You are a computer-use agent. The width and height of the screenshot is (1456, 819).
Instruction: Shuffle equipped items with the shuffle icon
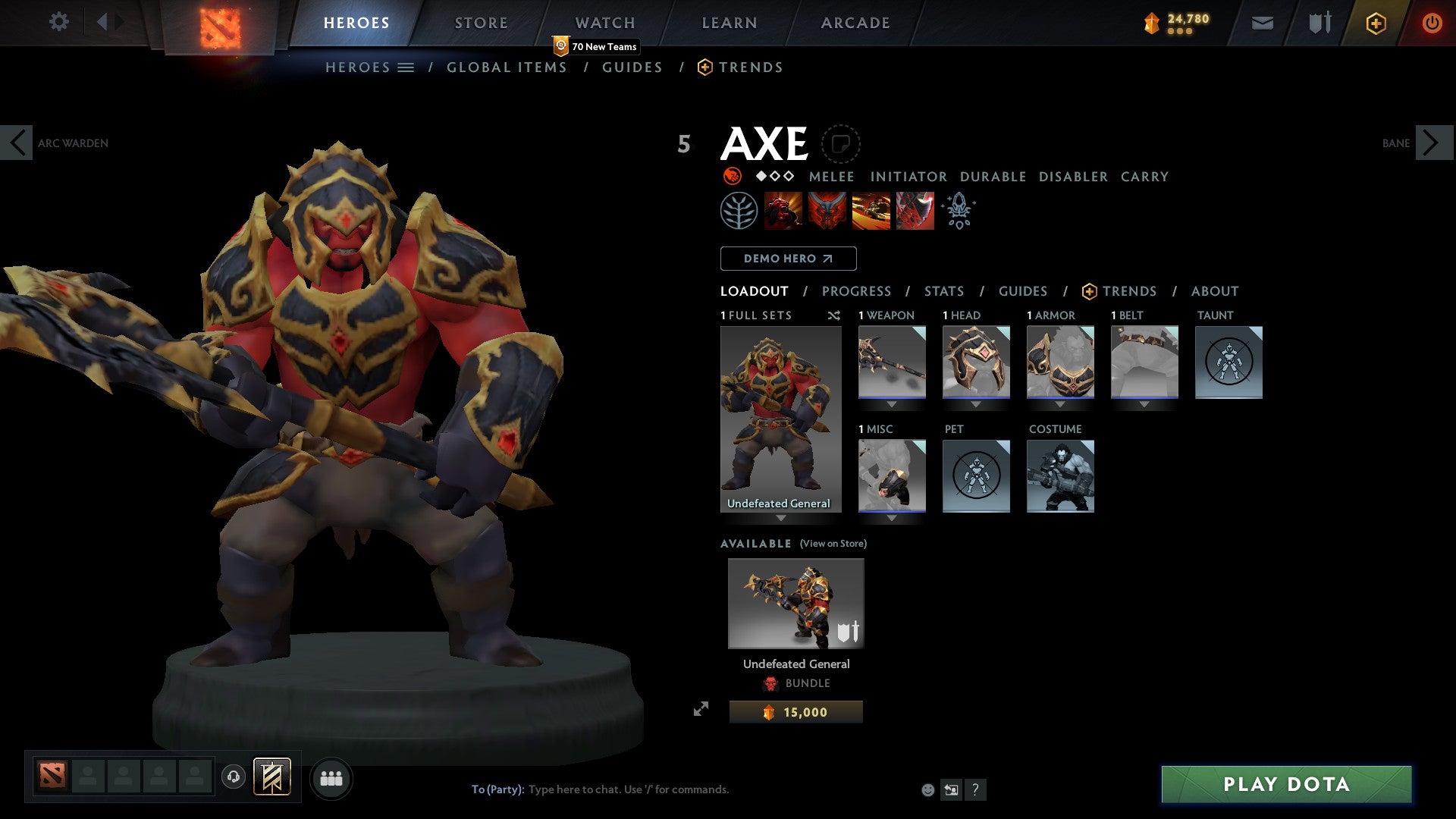pos(834,315)
